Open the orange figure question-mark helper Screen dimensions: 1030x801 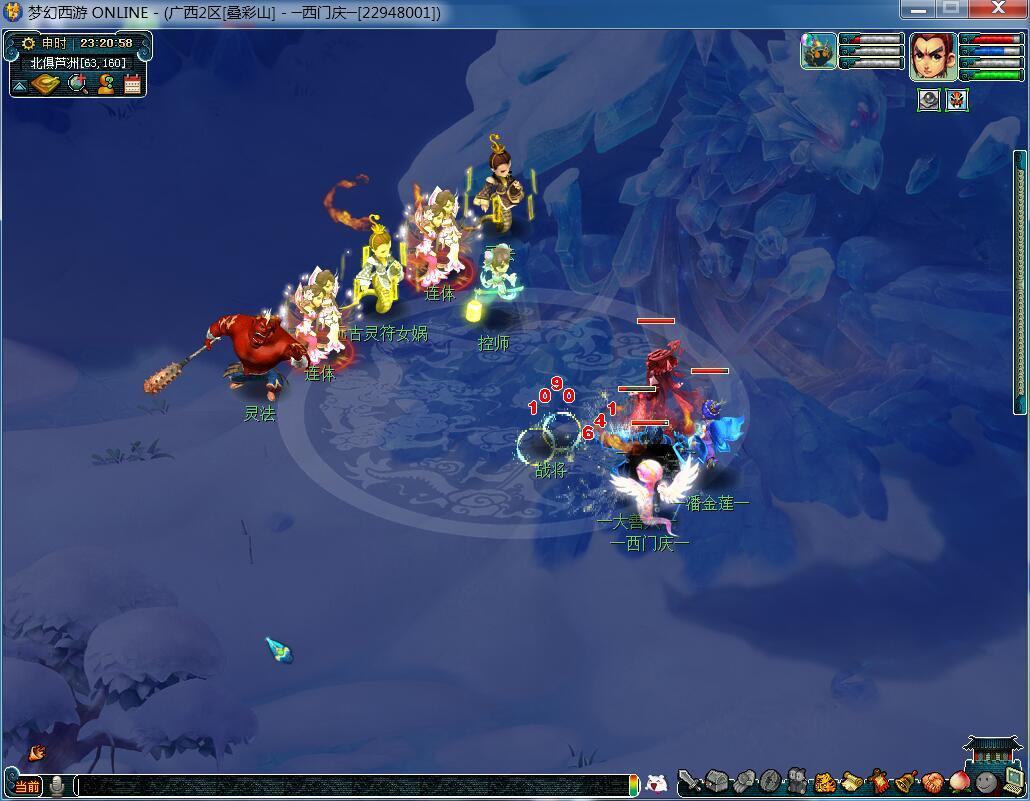pyautogui.click(x=105, y=85)
